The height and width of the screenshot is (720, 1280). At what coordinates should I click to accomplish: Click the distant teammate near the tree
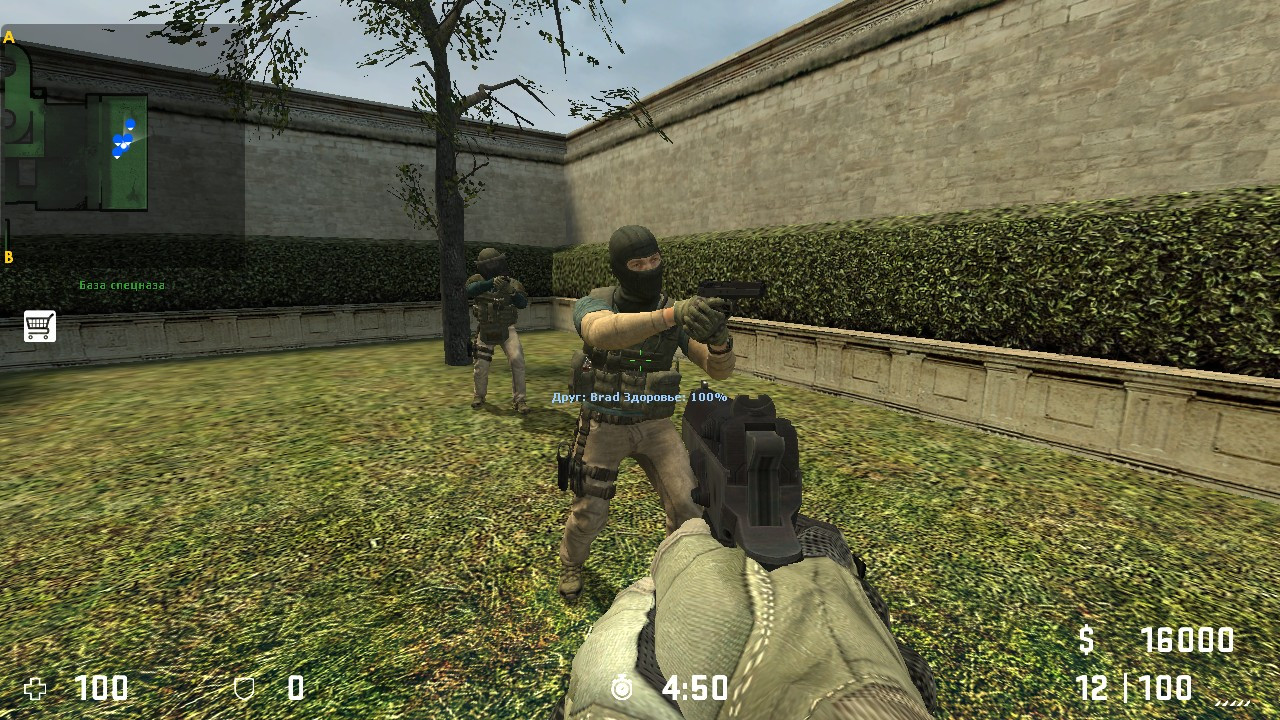pos(495,320)
